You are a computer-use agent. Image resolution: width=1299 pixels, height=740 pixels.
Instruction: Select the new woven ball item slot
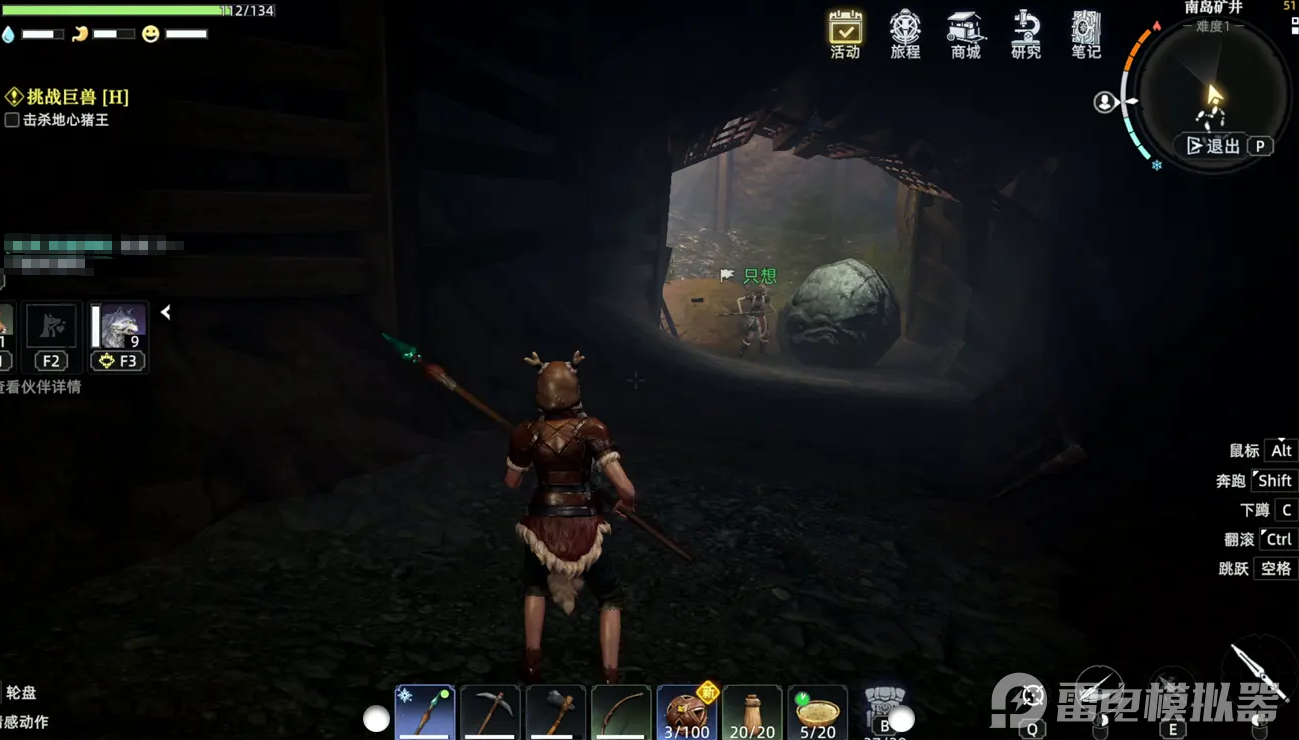coord(687,711)
